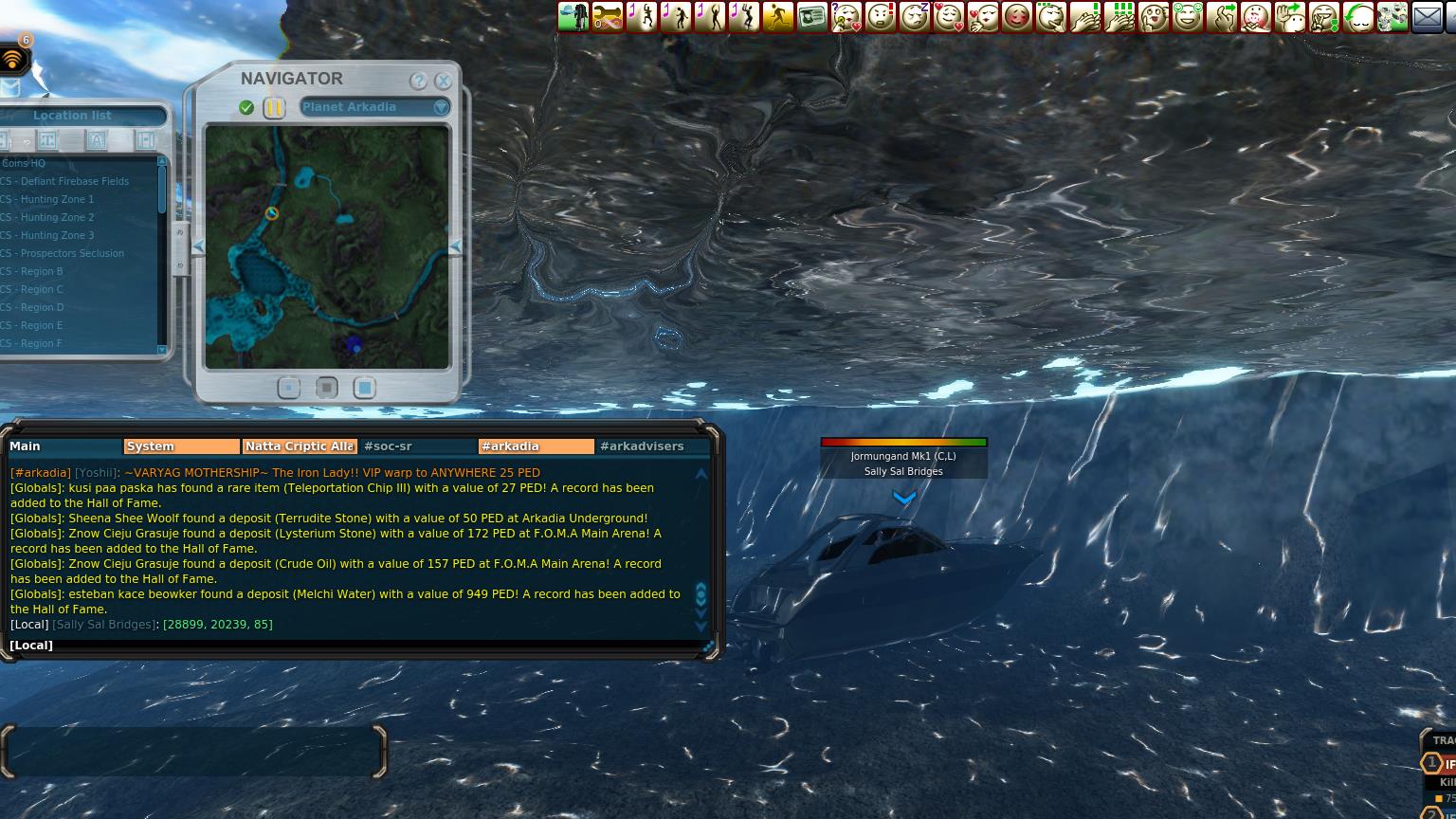The image size is (1456, 819).
Task: Select the largest map size button
Action: [x=365, y=388]
